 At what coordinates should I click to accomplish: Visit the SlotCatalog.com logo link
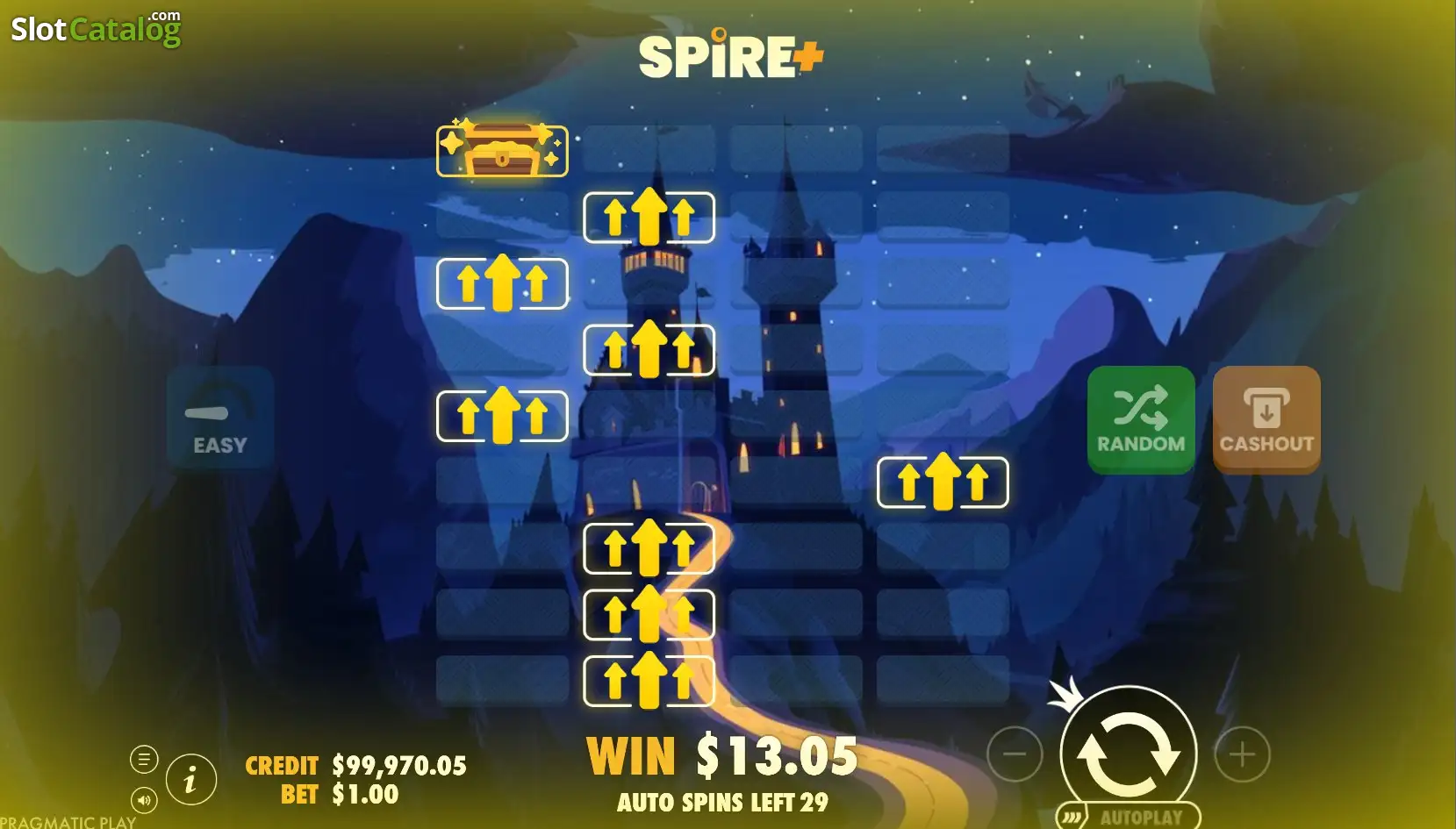pyautogui.click(x=96, y=29)
